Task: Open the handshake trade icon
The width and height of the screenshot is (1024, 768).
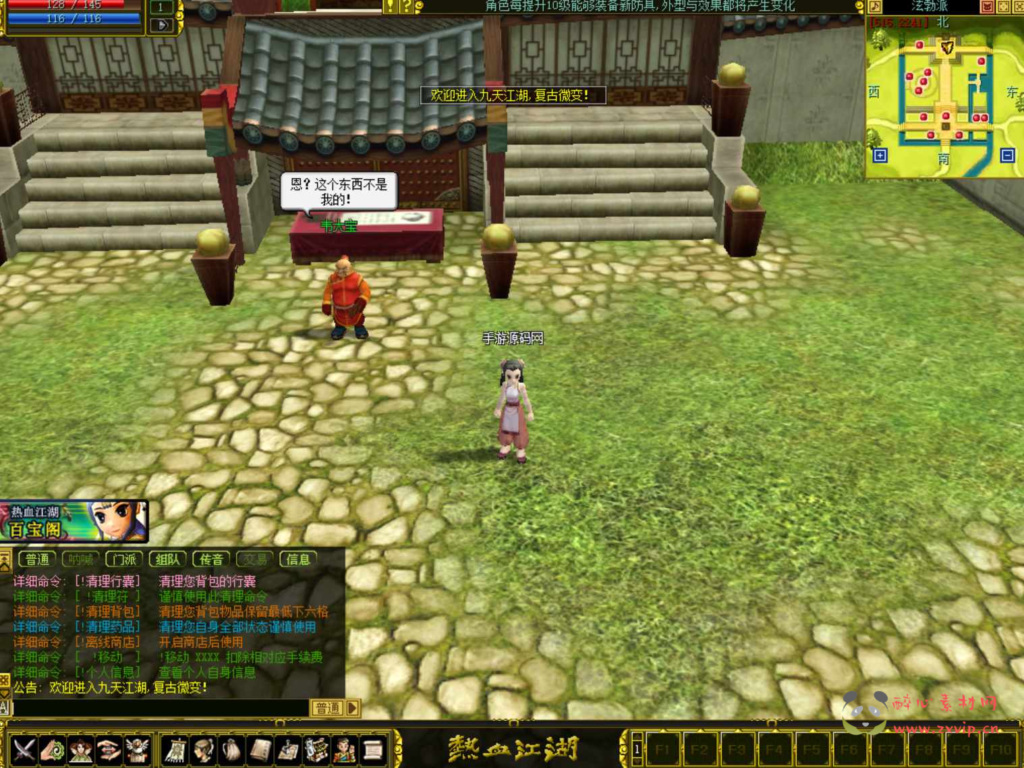Action: tap(109, 749)
